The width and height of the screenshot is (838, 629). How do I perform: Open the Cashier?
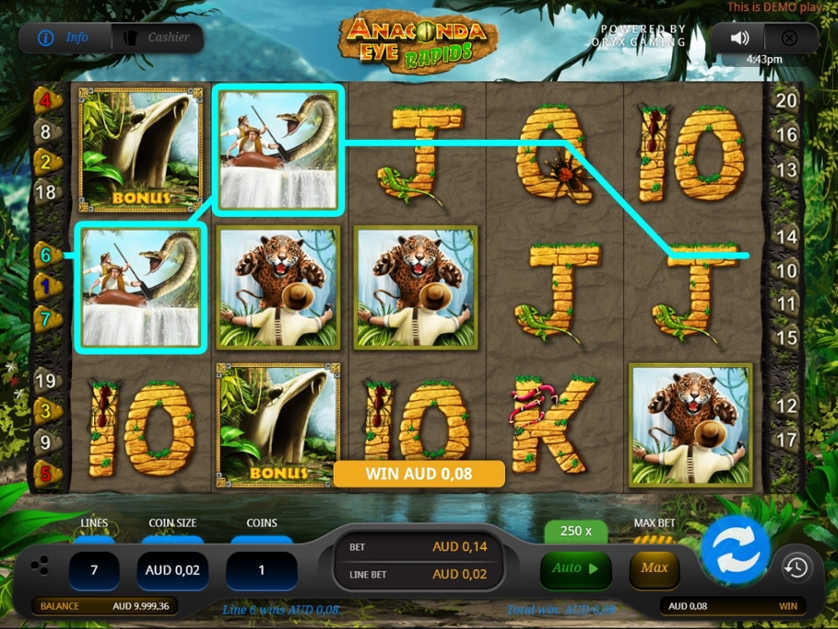click(157, 38)
